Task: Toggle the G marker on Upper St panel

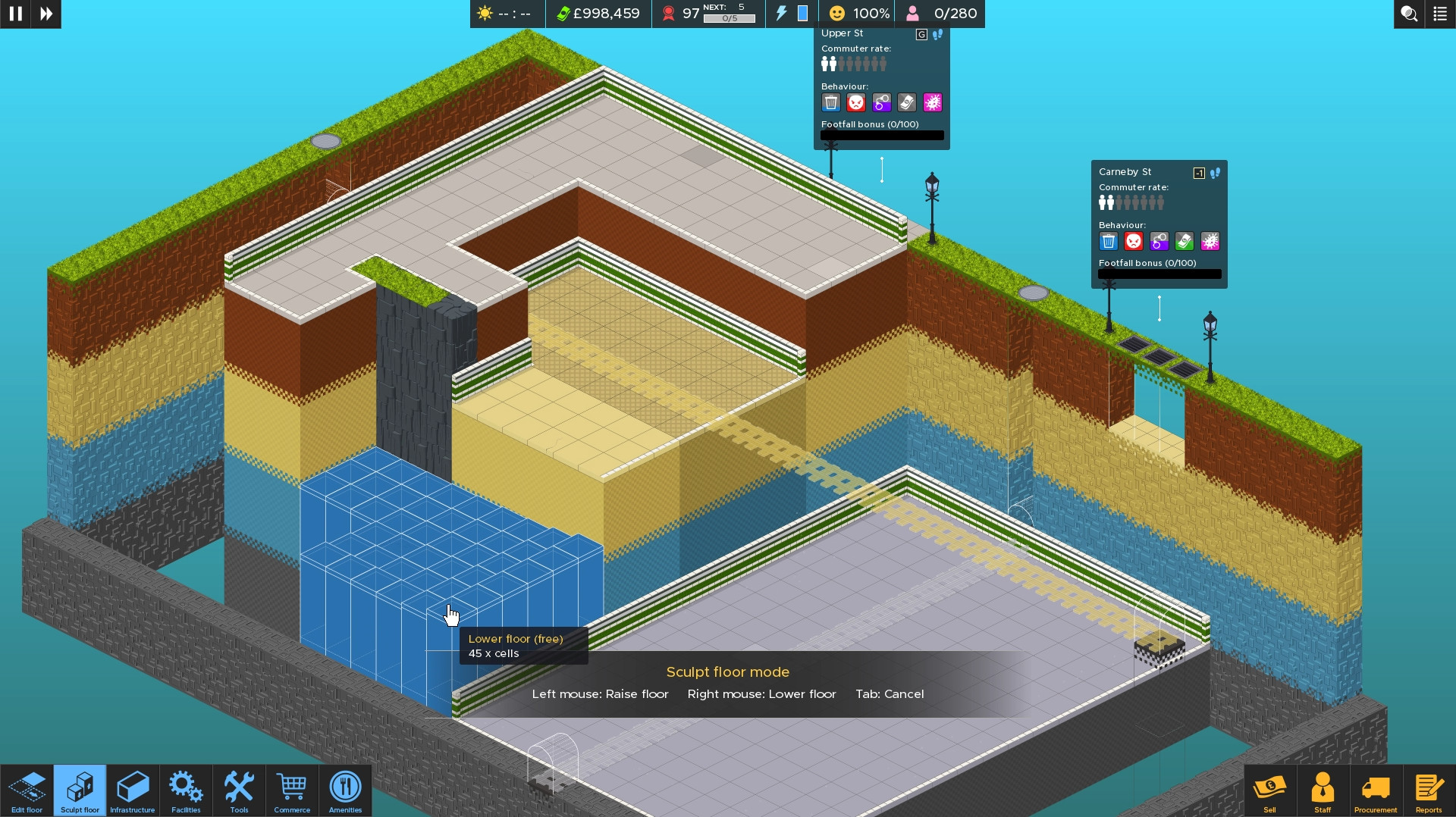Action: pos(920,34)
